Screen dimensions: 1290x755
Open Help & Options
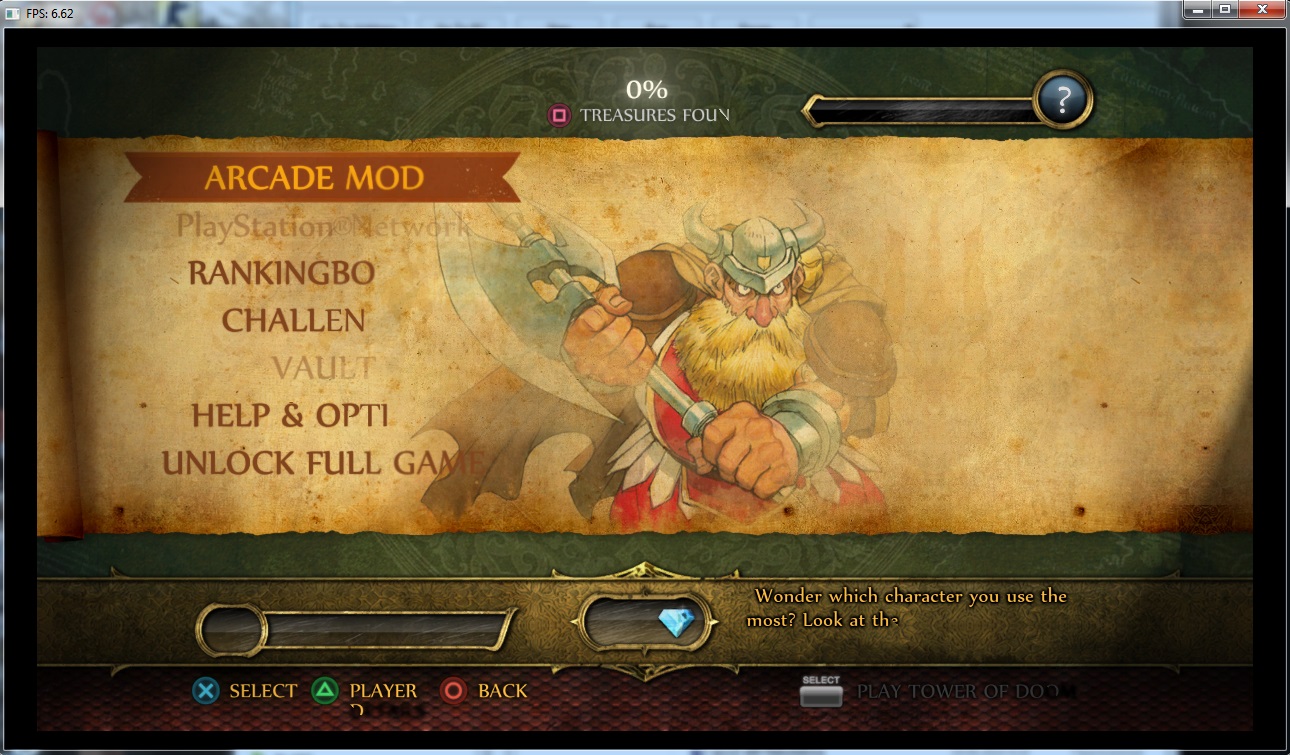(289, 415)
